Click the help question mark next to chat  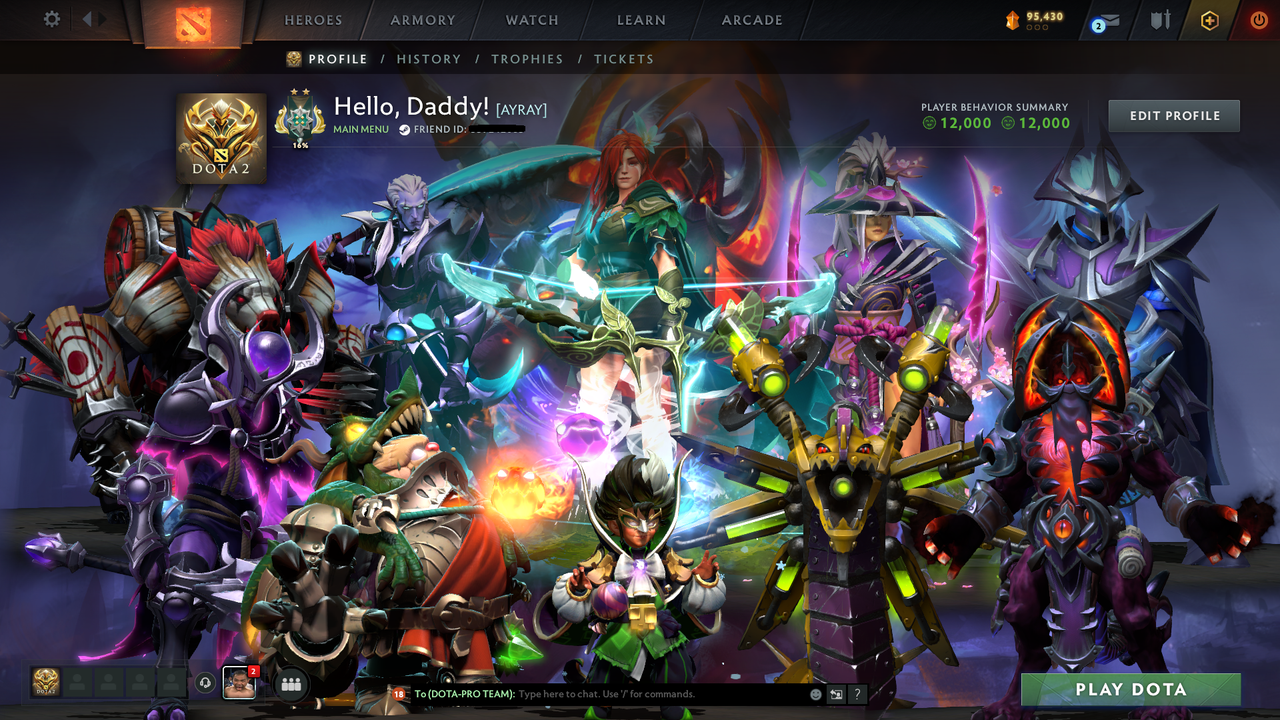coord(858,694)
